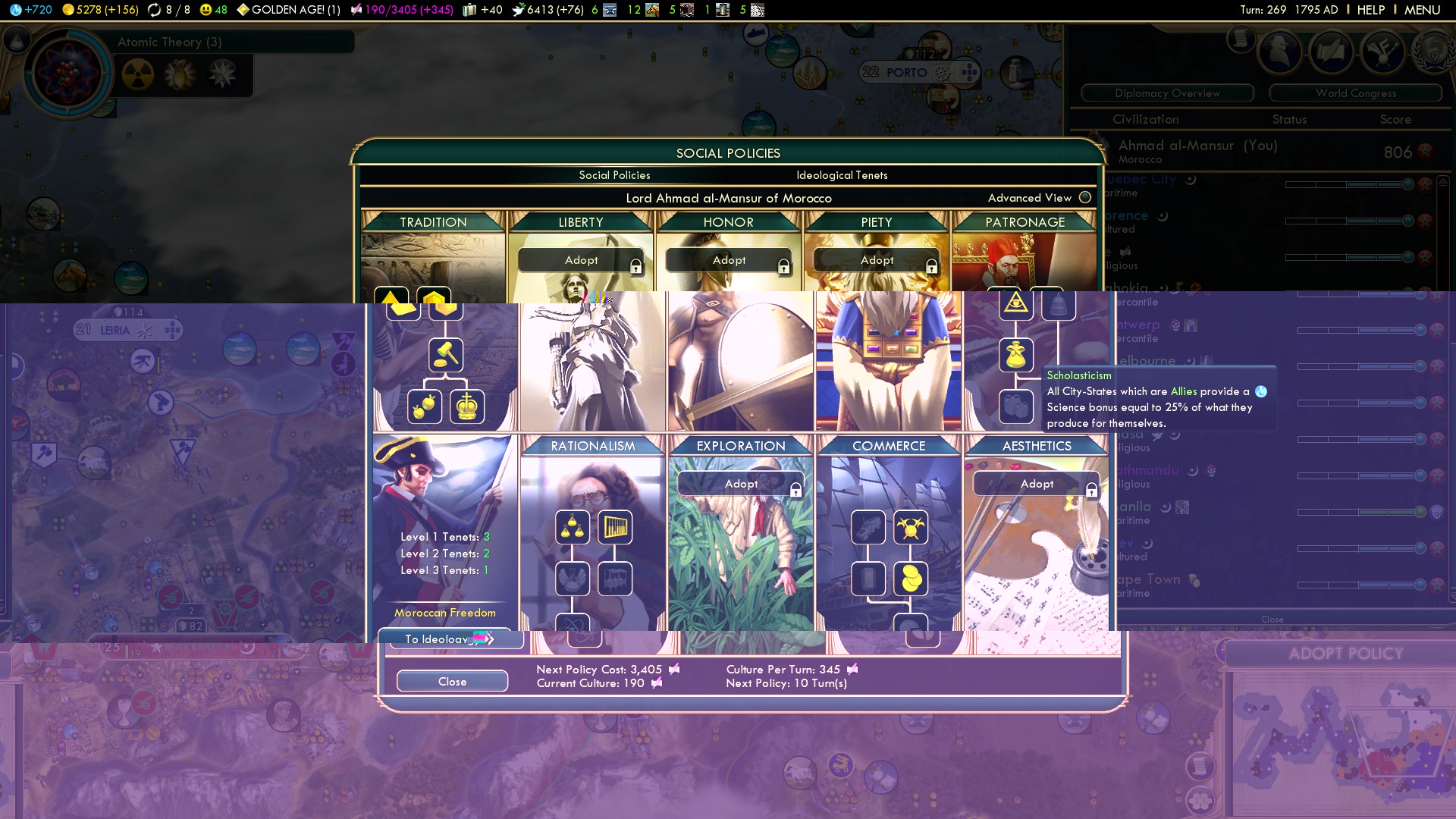The image size is (1456, 819).
Task: Select the scales policy in Rationalism
Action: coord(573,528)
